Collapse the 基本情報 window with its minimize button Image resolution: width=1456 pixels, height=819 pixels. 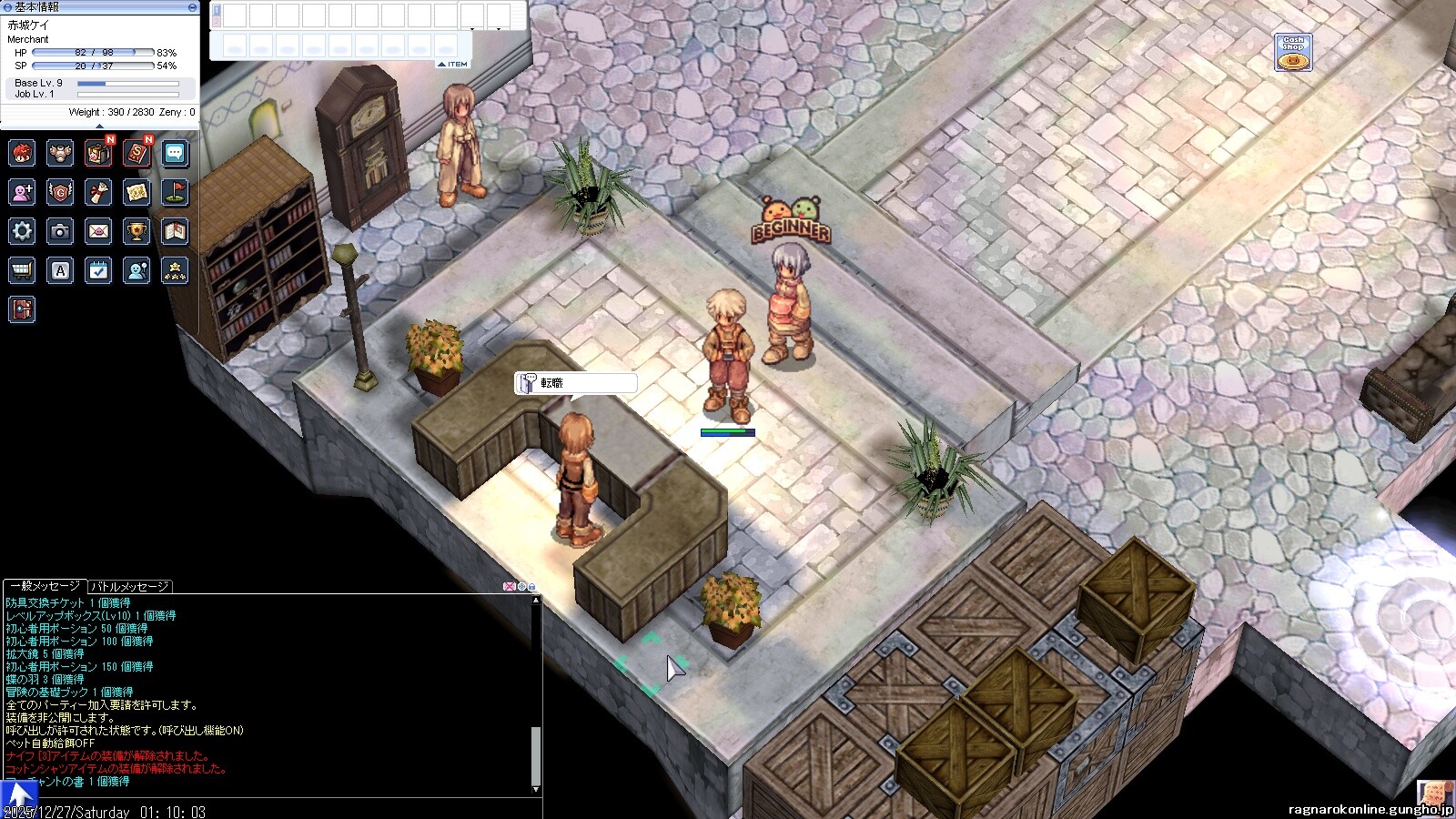pyautogui.click(x=192, y=7)
